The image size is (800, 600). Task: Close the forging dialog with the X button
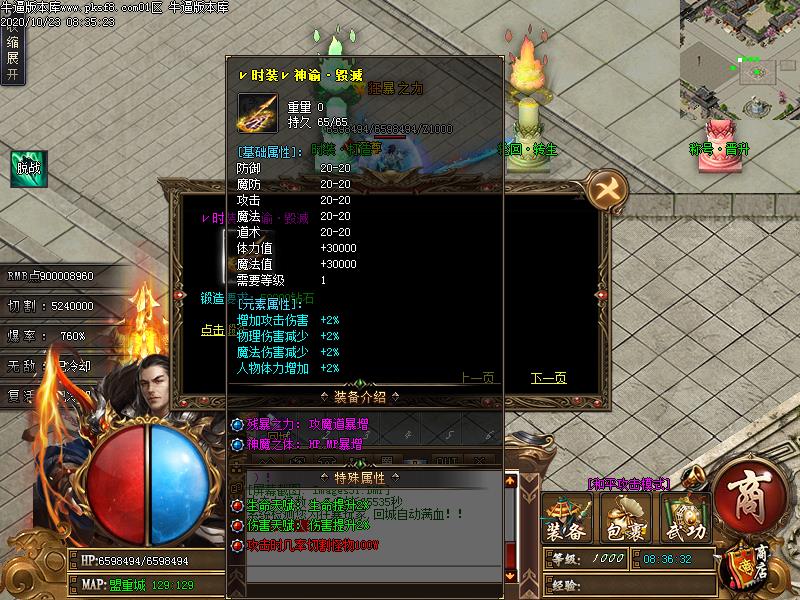606,188
